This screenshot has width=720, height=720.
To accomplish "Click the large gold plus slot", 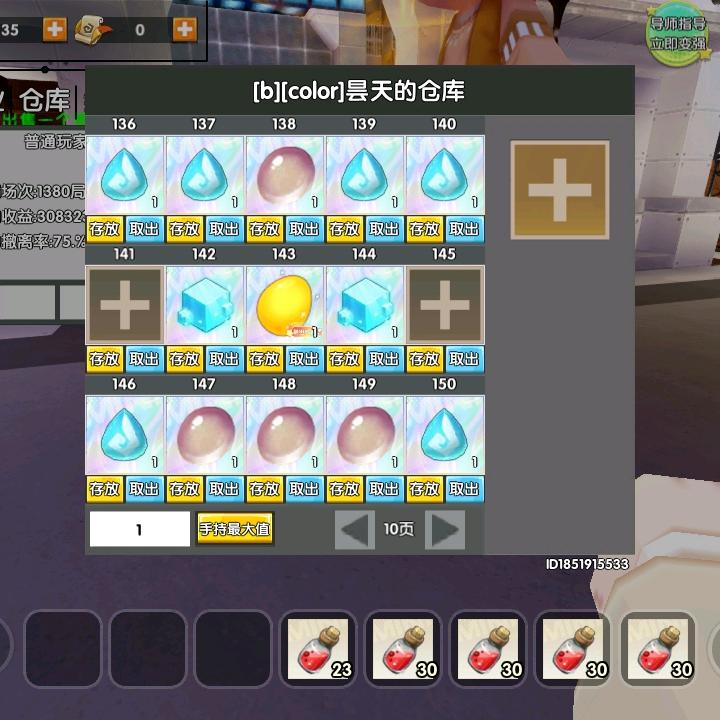I will 559,190.
